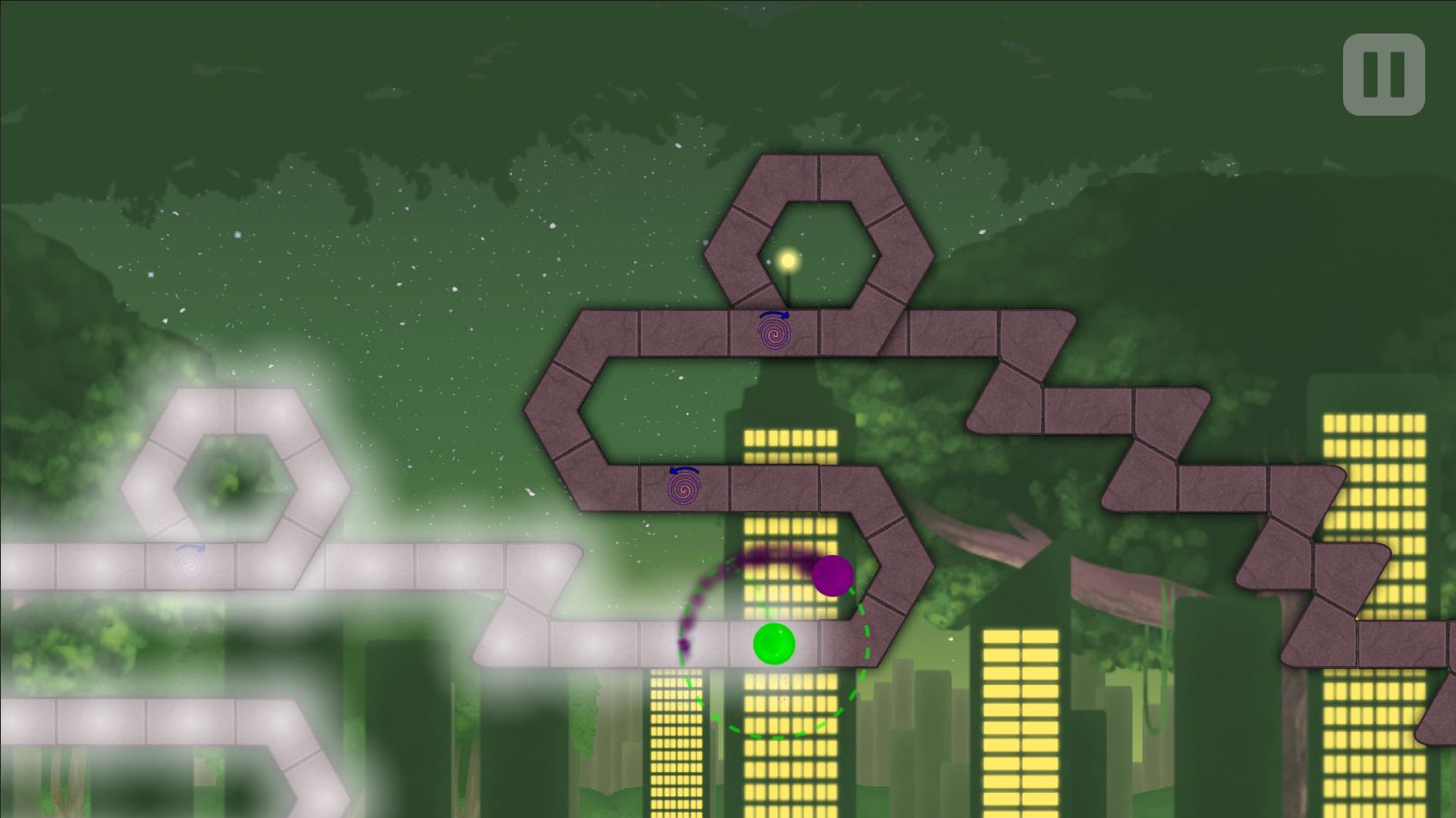Select the green player ball
This screenshot has height=818, width=1456.
coord(774,644)
